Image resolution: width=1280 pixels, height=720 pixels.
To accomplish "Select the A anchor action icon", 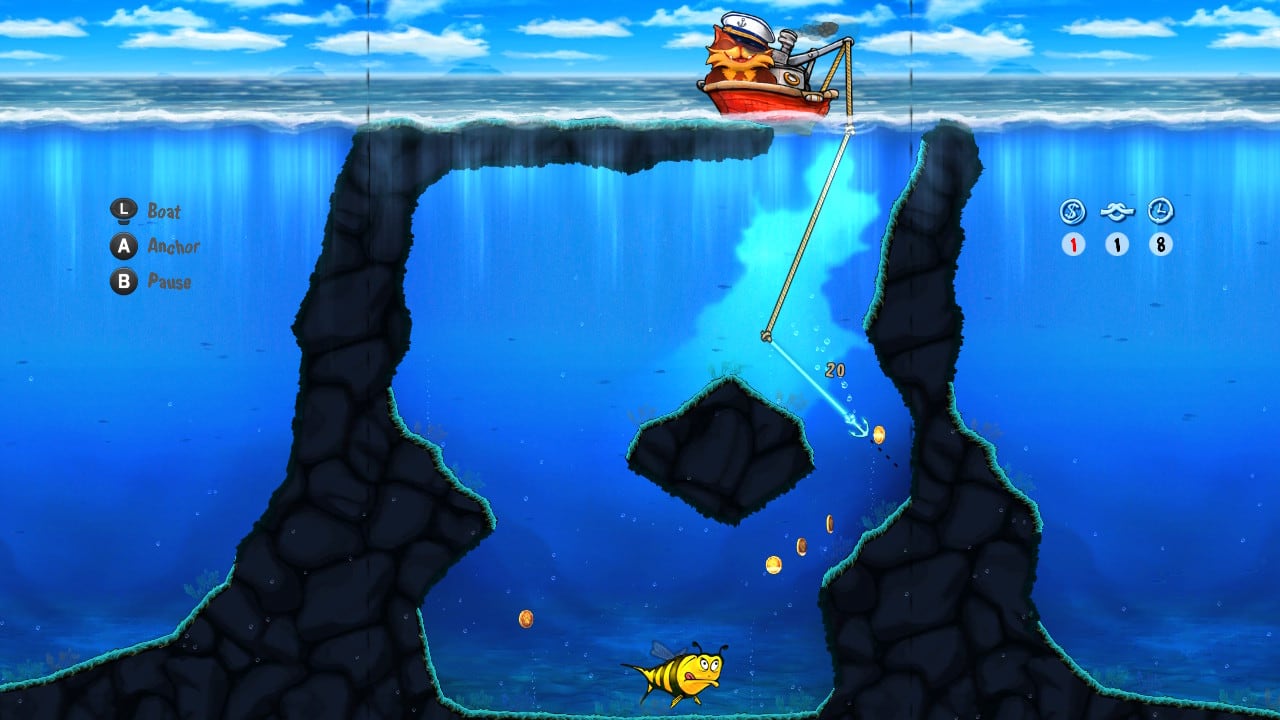I will (122, 247).
